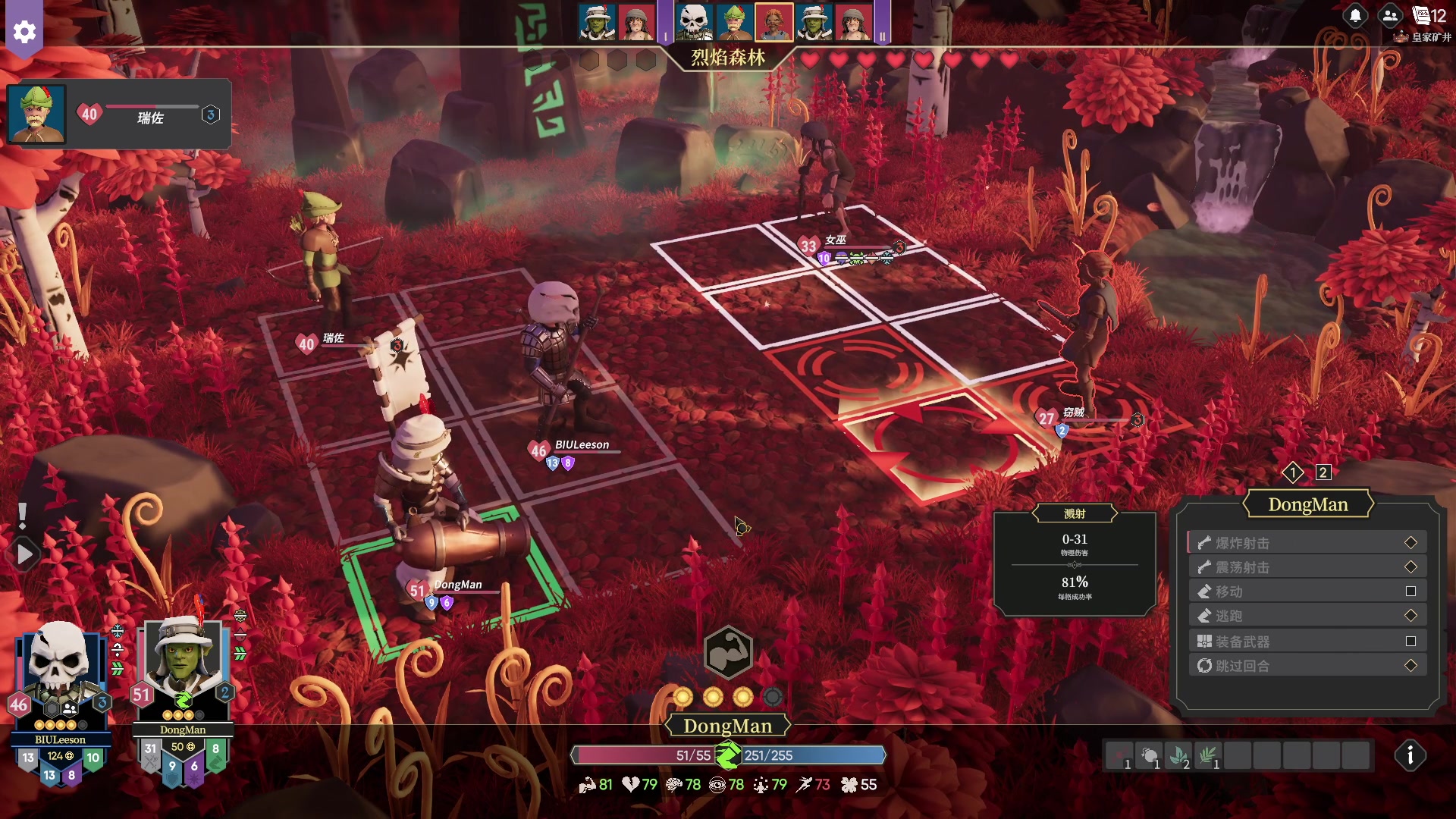
Task: Switch to action page 1 diamond tab
Action: click(x=1293, y=472)
